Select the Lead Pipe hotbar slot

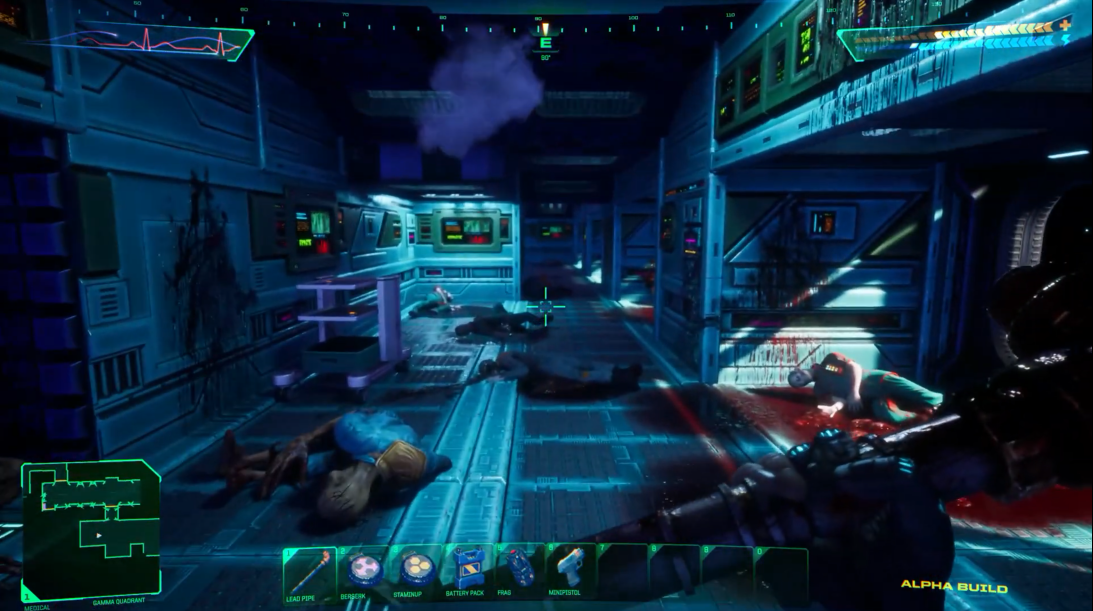309,571
